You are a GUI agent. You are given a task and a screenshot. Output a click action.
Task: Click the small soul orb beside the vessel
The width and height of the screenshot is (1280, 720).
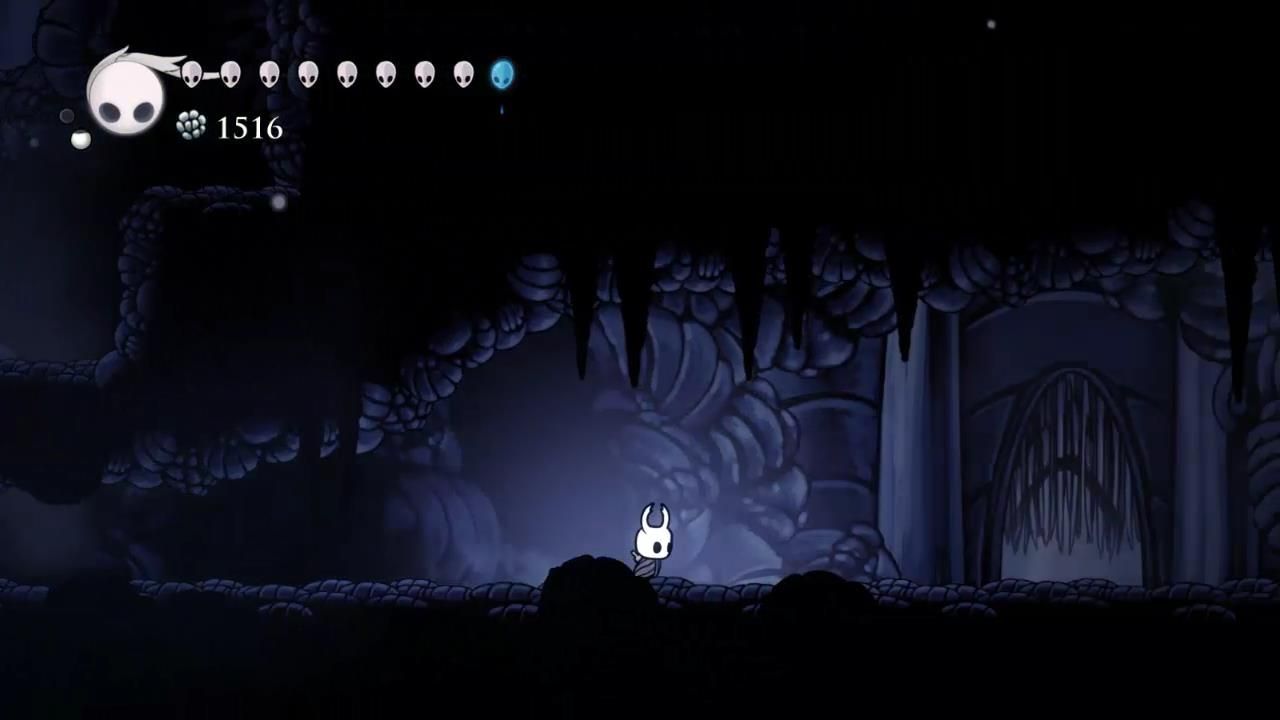click(80, 138)
